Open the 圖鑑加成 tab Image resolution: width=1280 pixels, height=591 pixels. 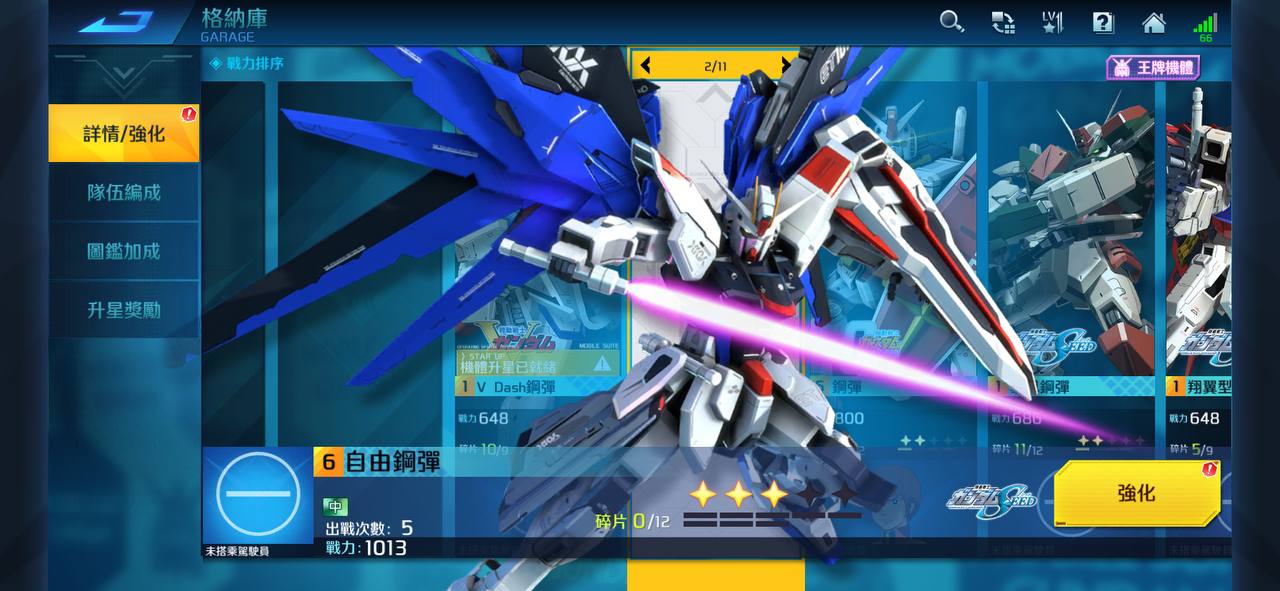[124, 251]
